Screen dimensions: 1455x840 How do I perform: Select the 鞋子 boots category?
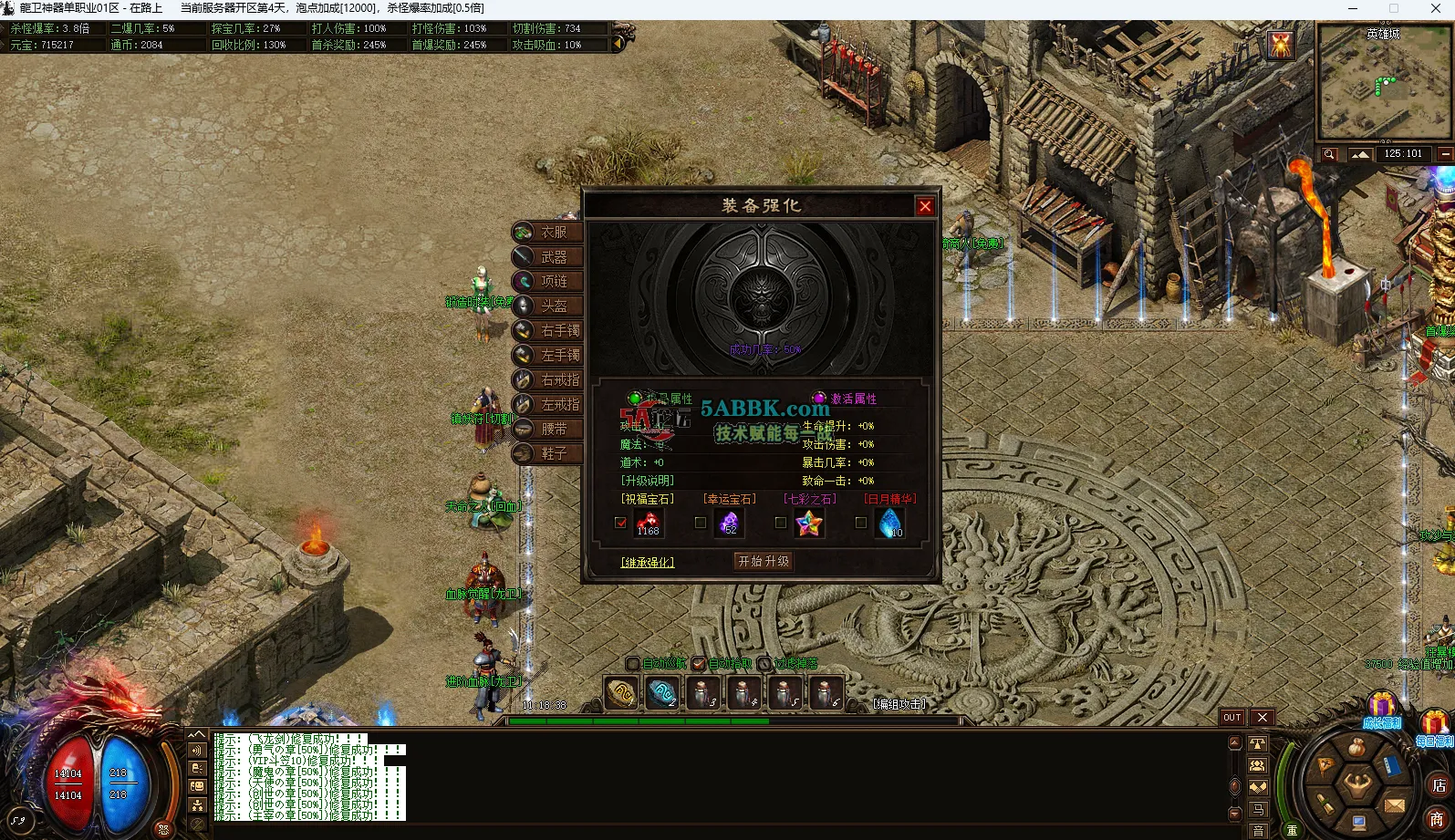pos(549,453)
